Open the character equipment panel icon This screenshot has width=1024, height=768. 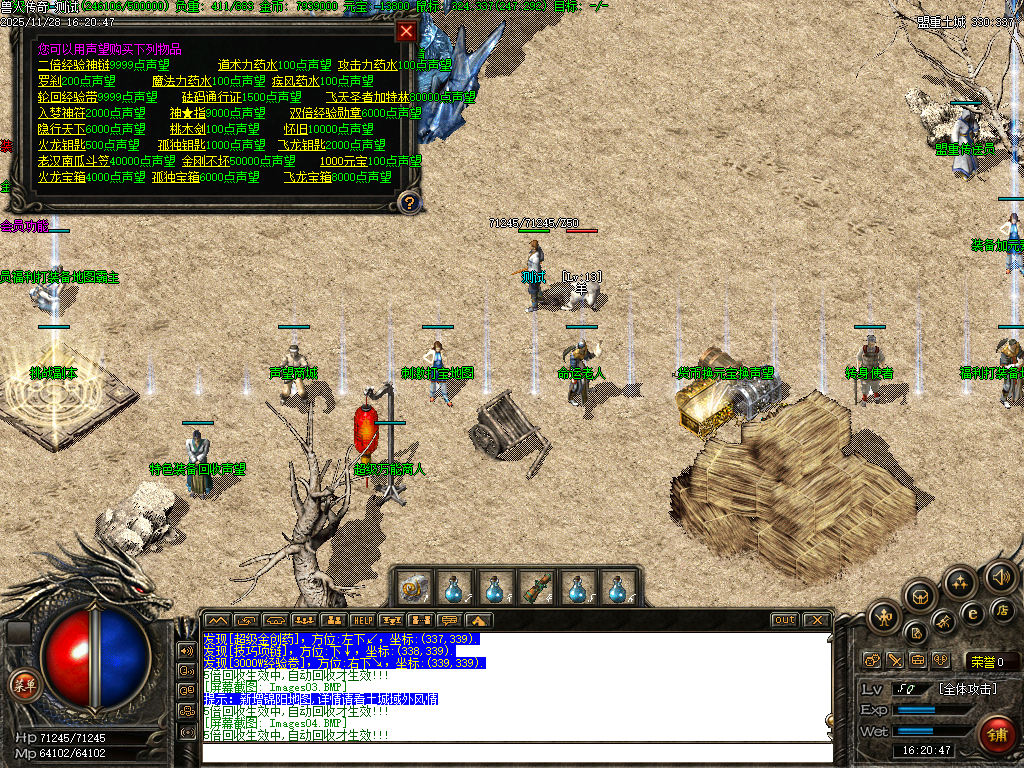coord(885,618)
